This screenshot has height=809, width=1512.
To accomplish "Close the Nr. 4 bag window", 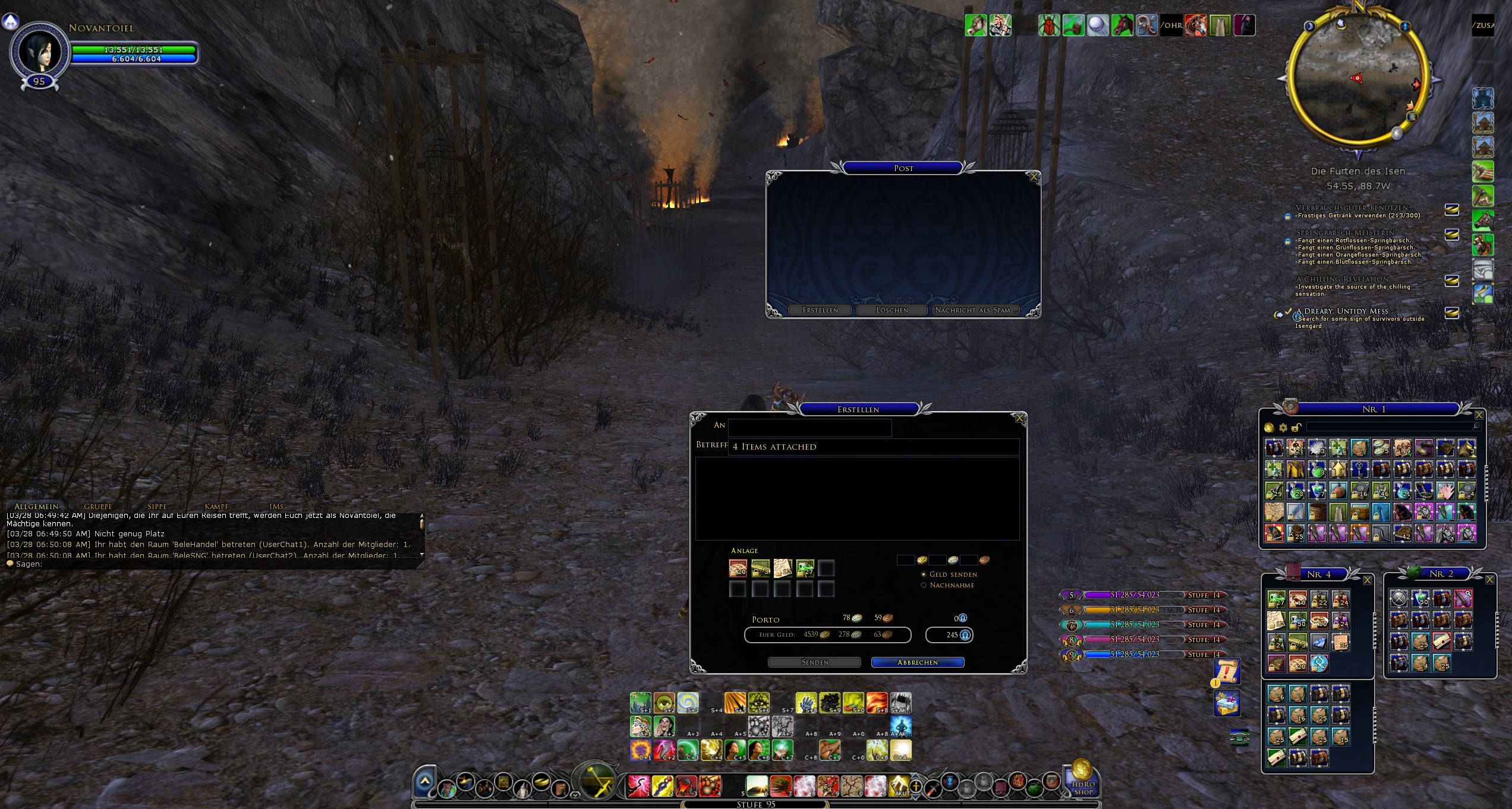I will 1367,580.
